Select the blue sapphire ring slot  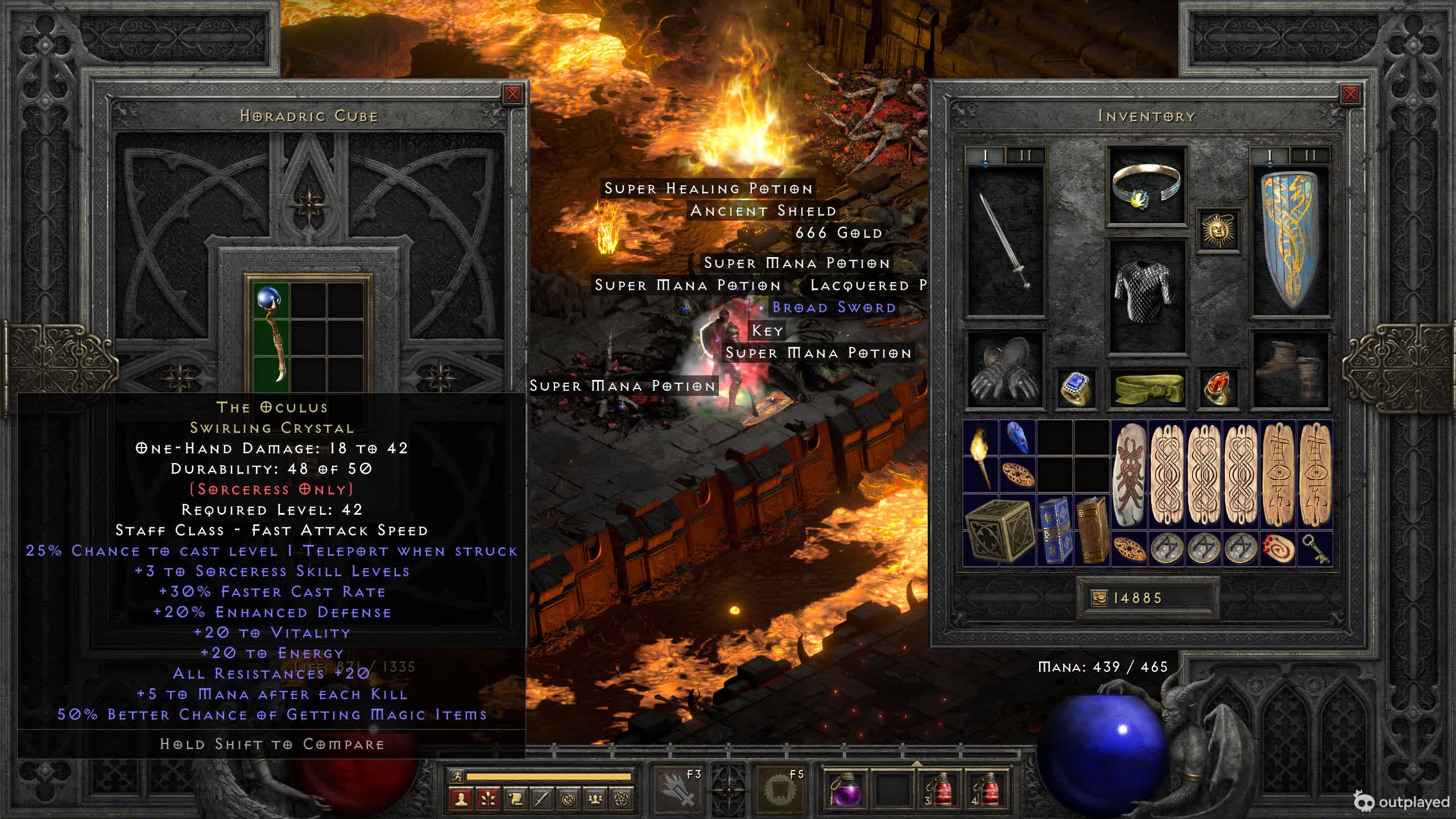click(1076, 388)
